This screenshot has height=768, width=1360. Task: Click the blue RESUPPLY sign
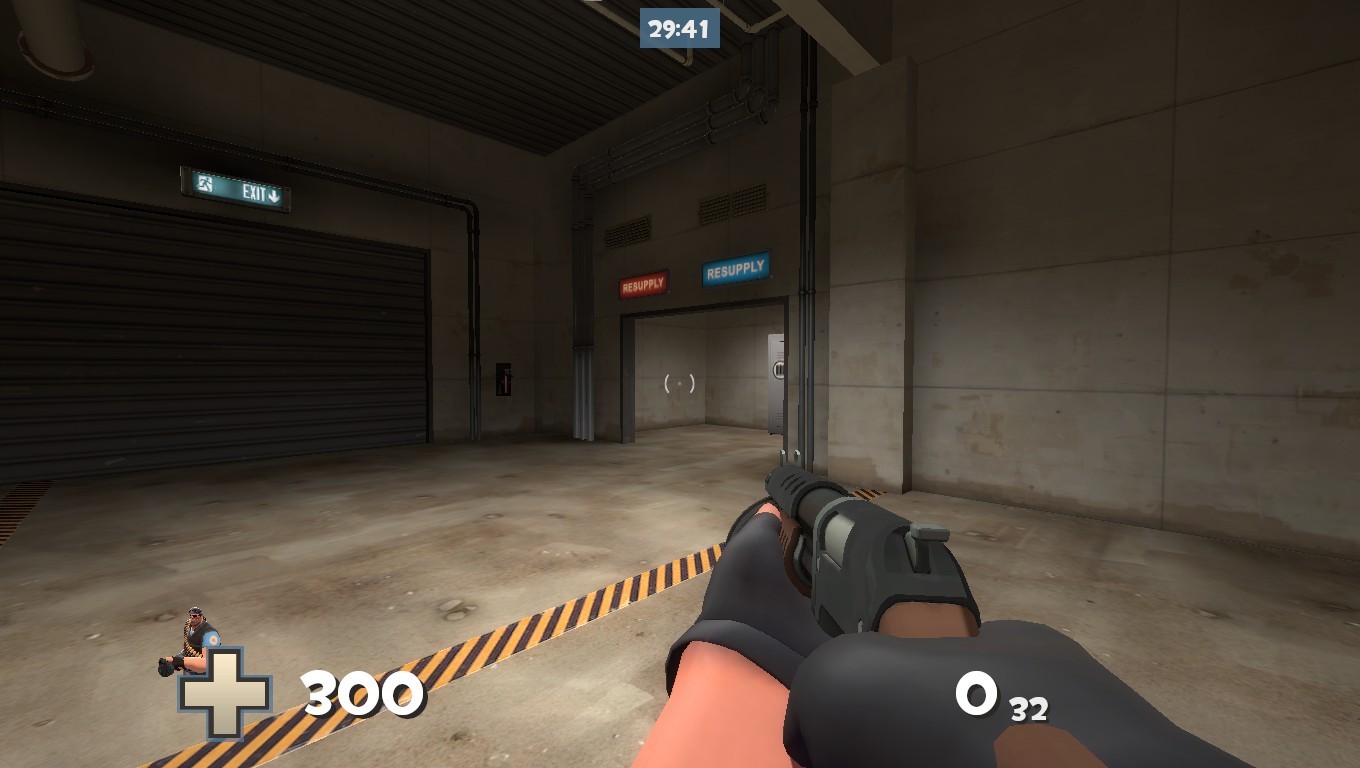coord(735,267)
